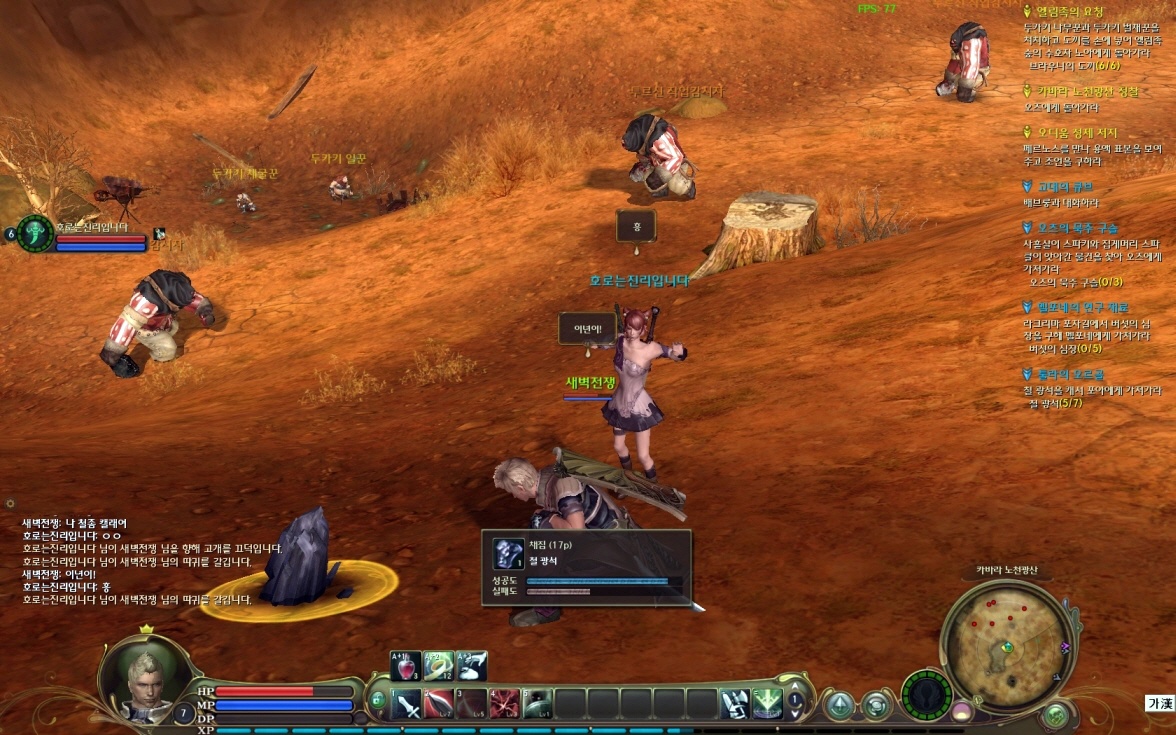The image size is (1176, 735).
Task: Use the red potion quick slot
Action: pyautogui.click(x=405, y=665)
